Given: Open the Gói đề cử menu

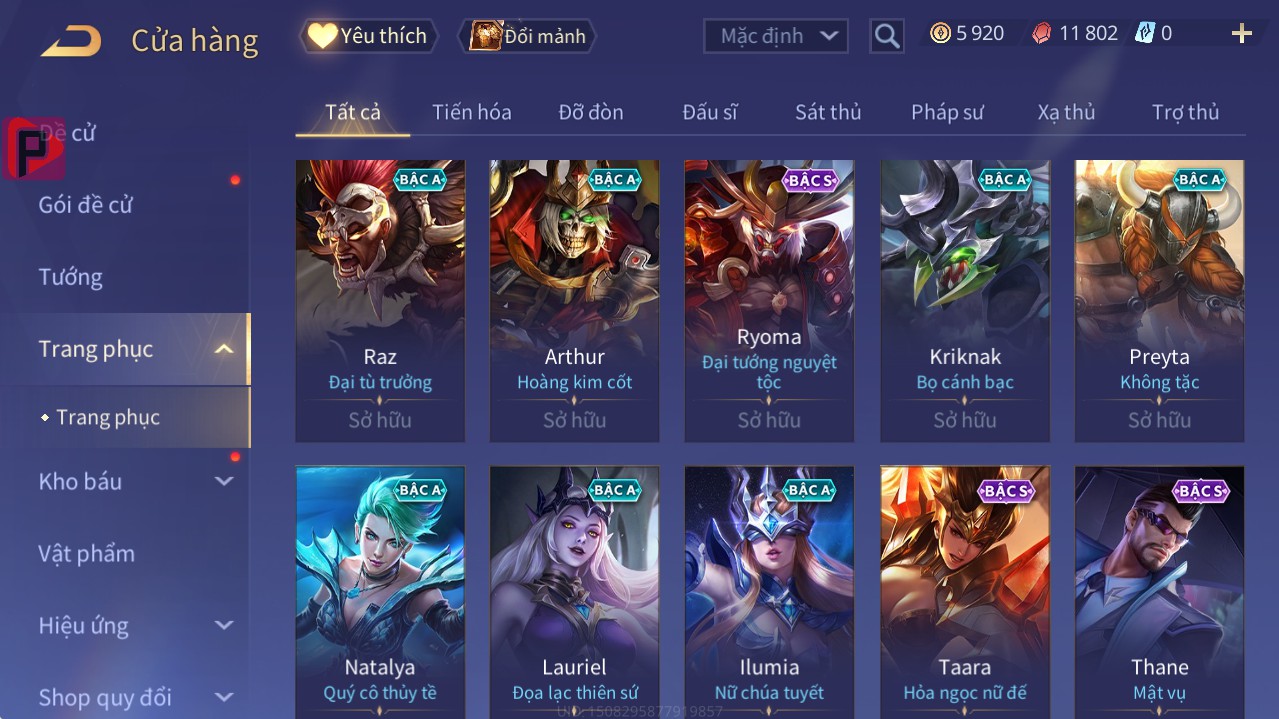Looking at the screenshot, I should (x=86, y=205).
